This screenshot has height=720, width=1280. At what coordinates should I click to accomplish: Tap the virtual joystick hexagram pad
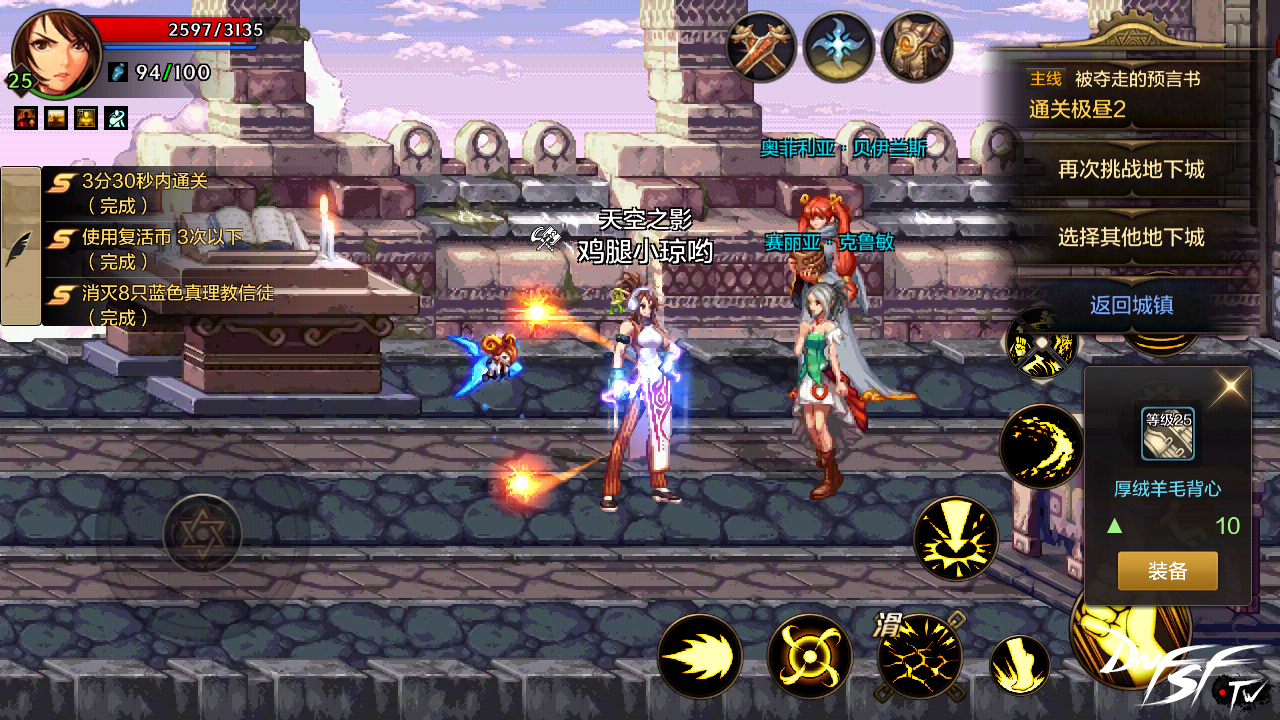202,533
